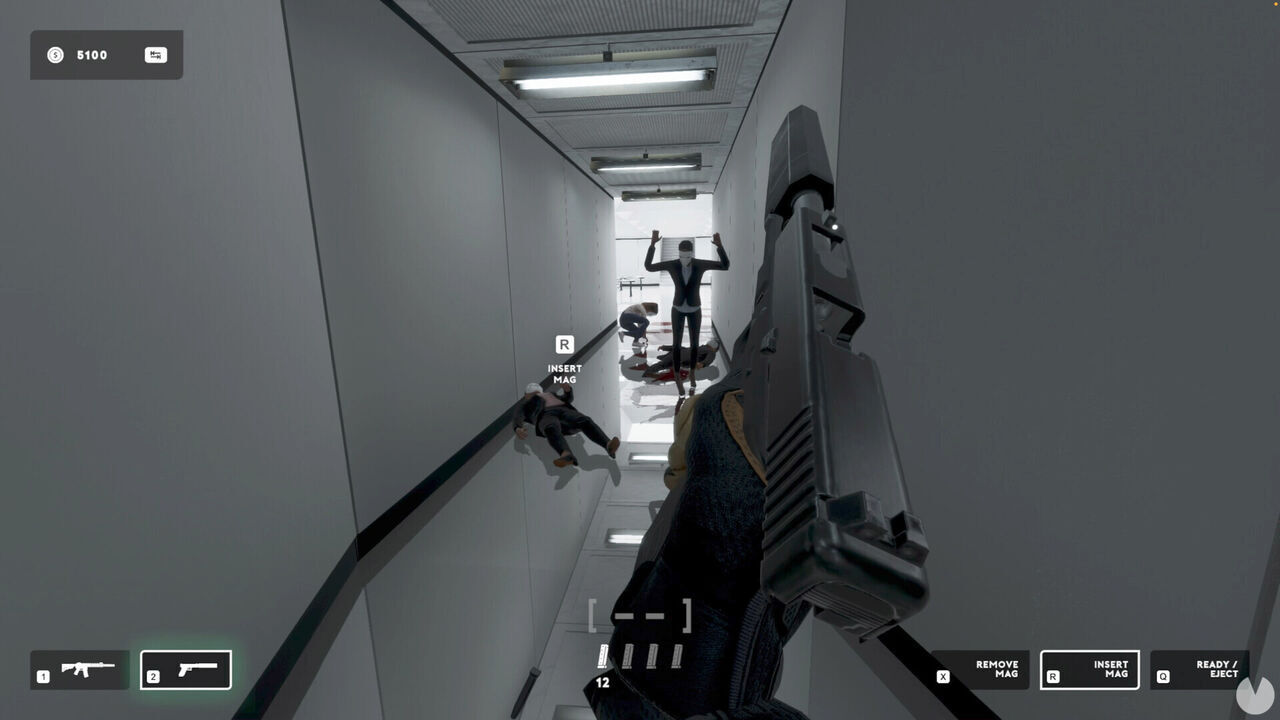Click the last magazine icon in ammo row
Screen dimensions: 1280x720
(x=680, y=657)
